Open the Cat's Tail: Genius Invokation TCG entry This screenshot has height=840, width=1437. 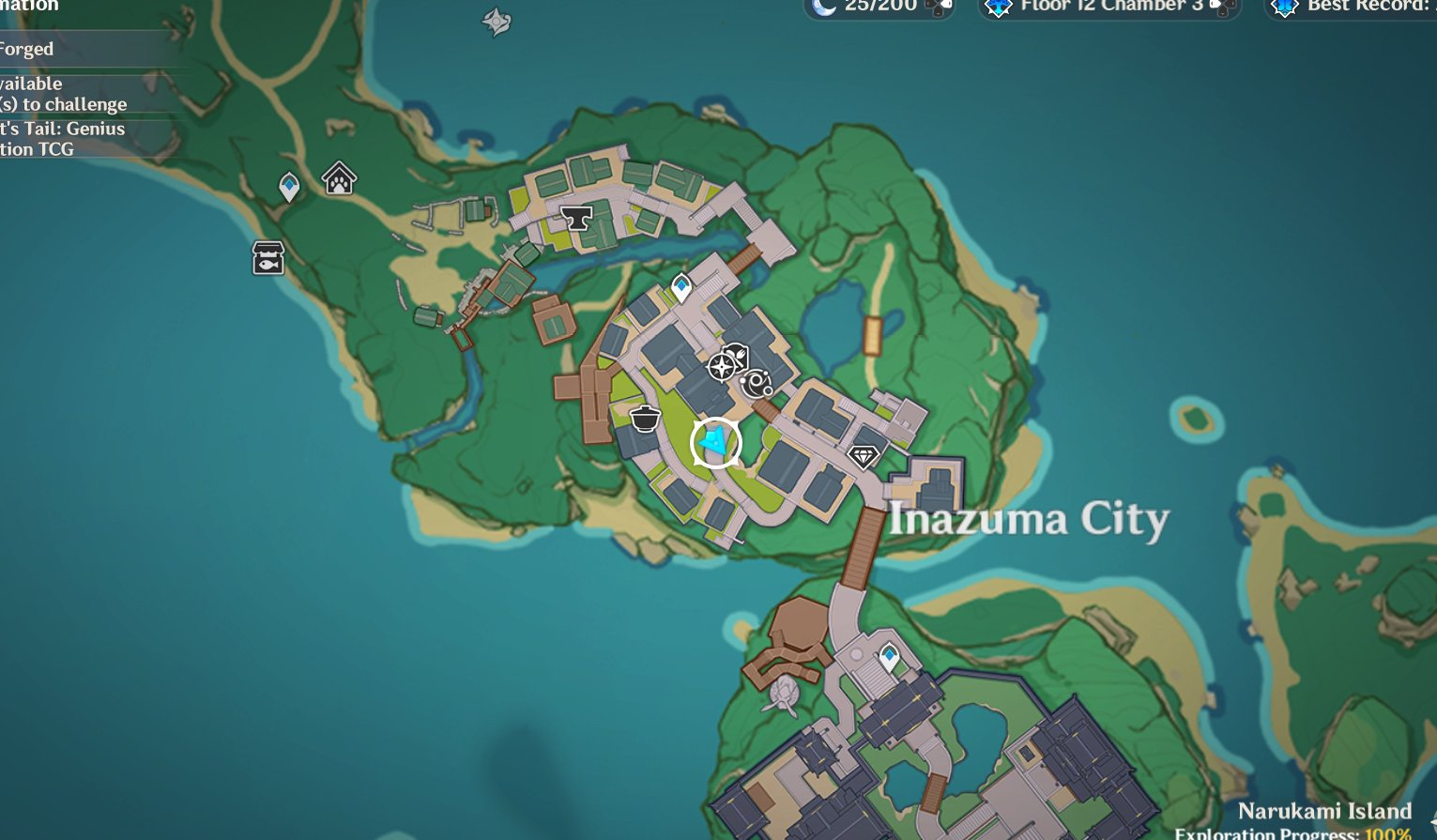click(x=63, y=138)
